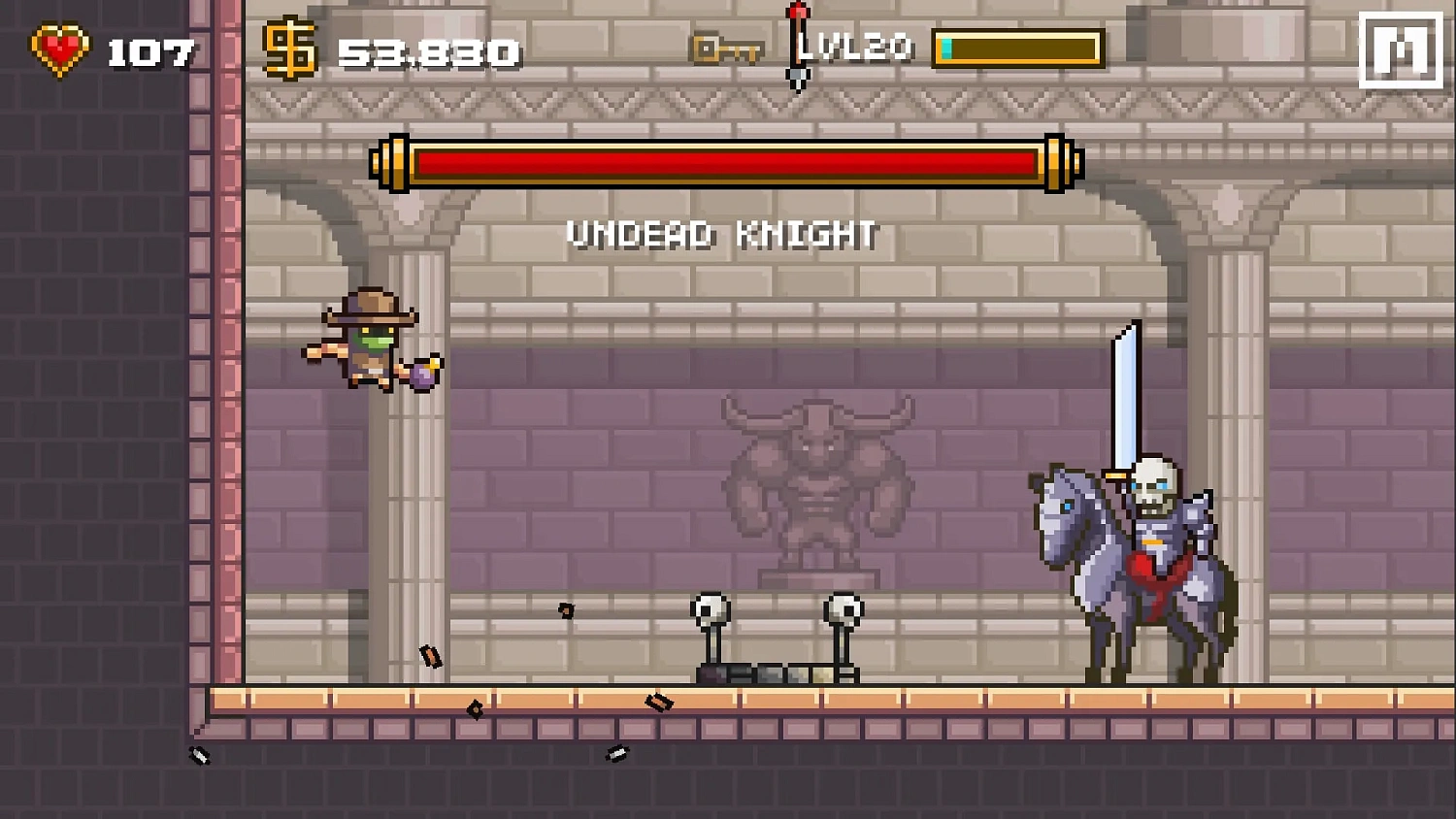Click the throwing knife icon beside LVL20
This screenshot has height=819, width=1456.
796,47
